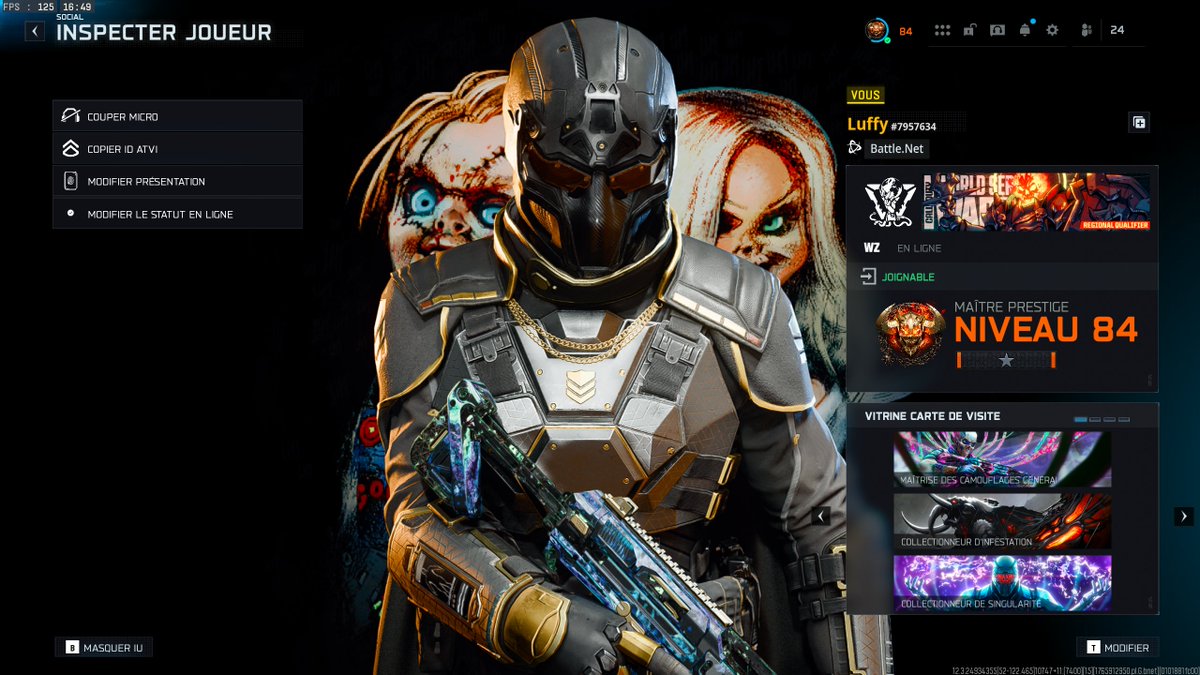Select Collectionneur de Singularité calling card
1200x675 pixels.
(x=1002, y=583)
